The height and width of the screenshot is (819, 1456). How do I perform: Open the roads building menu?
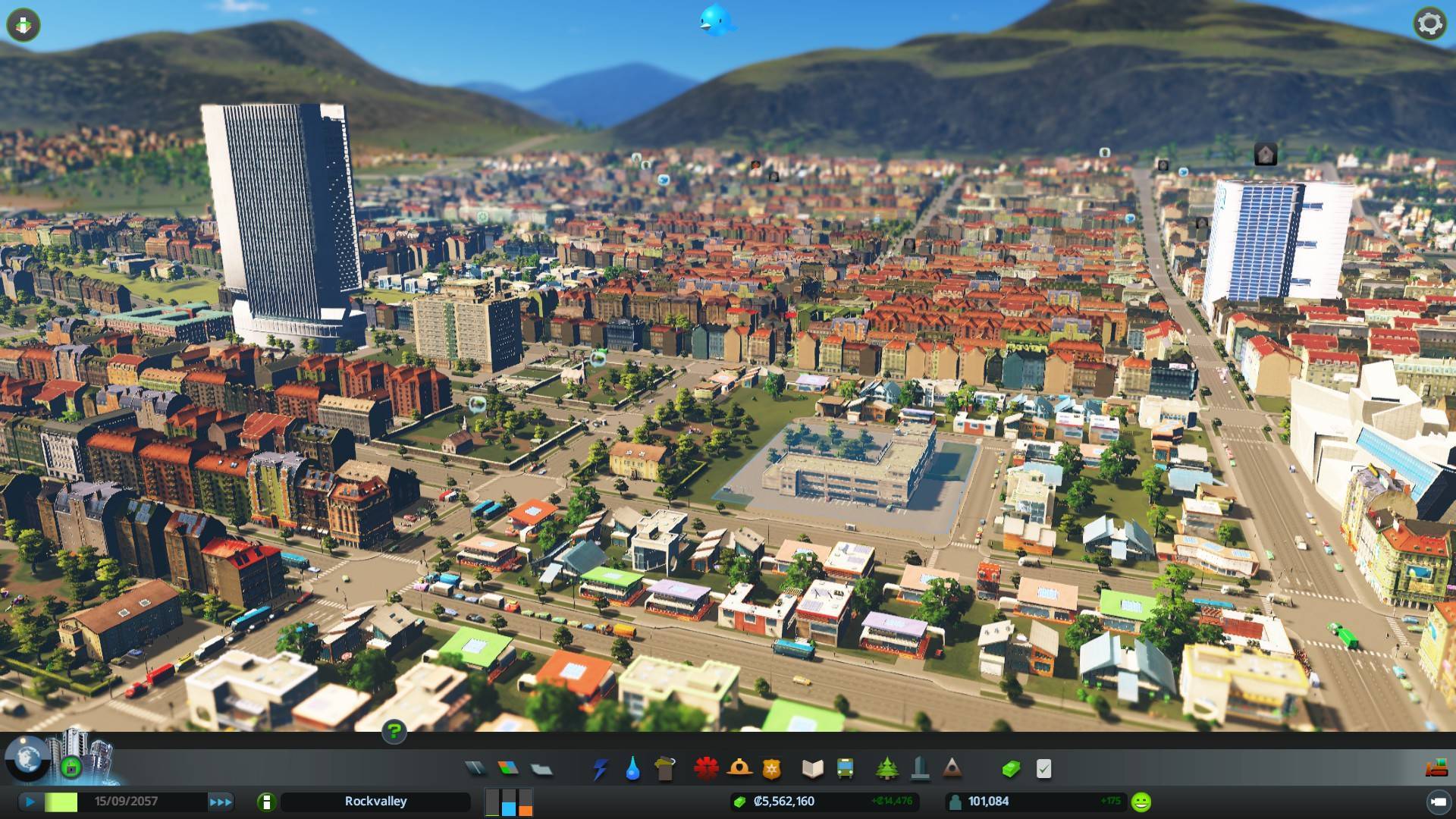[475, 769]
